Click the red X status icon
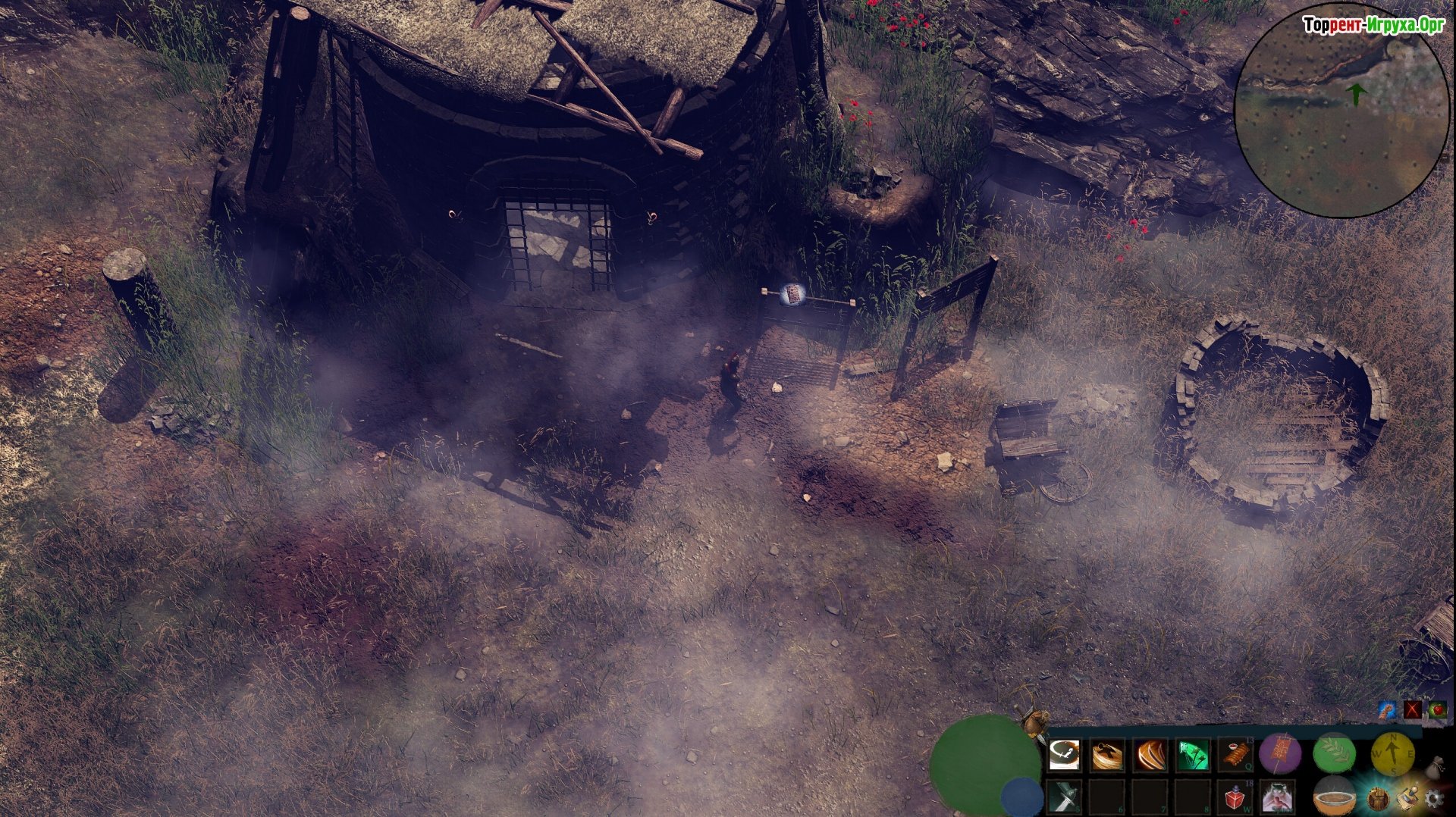 1412,710
